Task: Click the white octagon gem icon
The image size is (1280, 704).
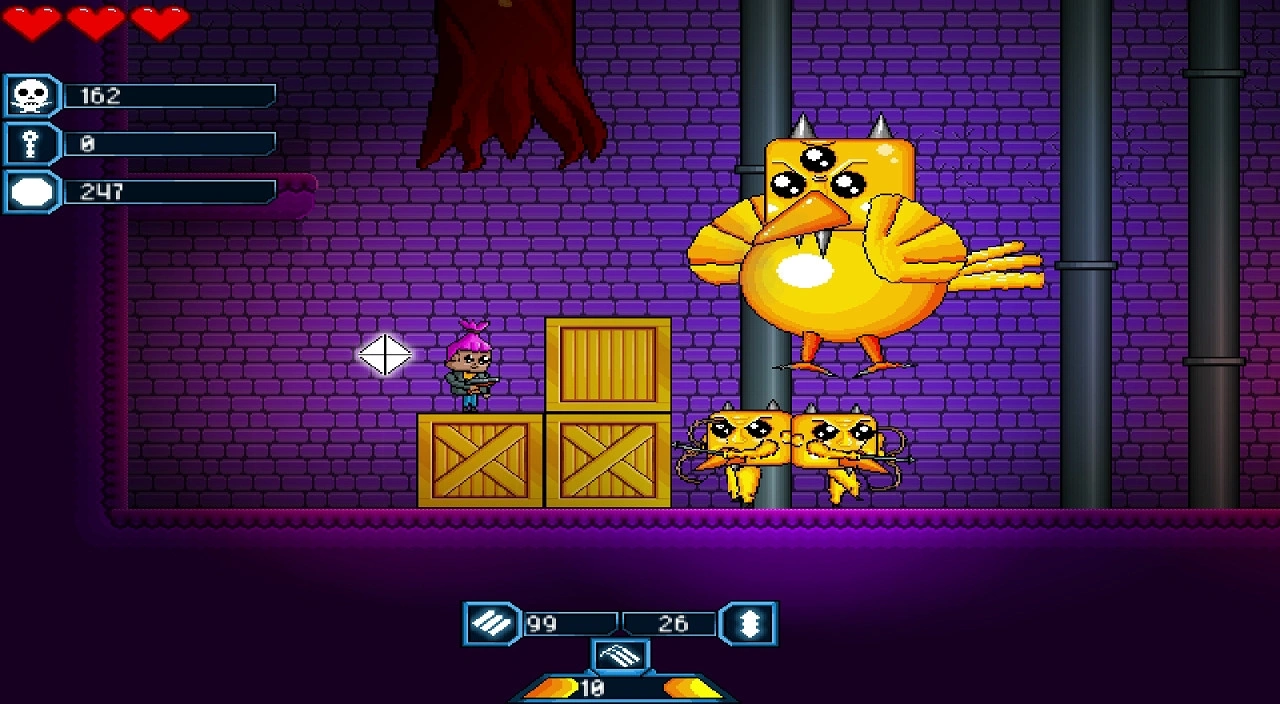Action: (31, 192)
